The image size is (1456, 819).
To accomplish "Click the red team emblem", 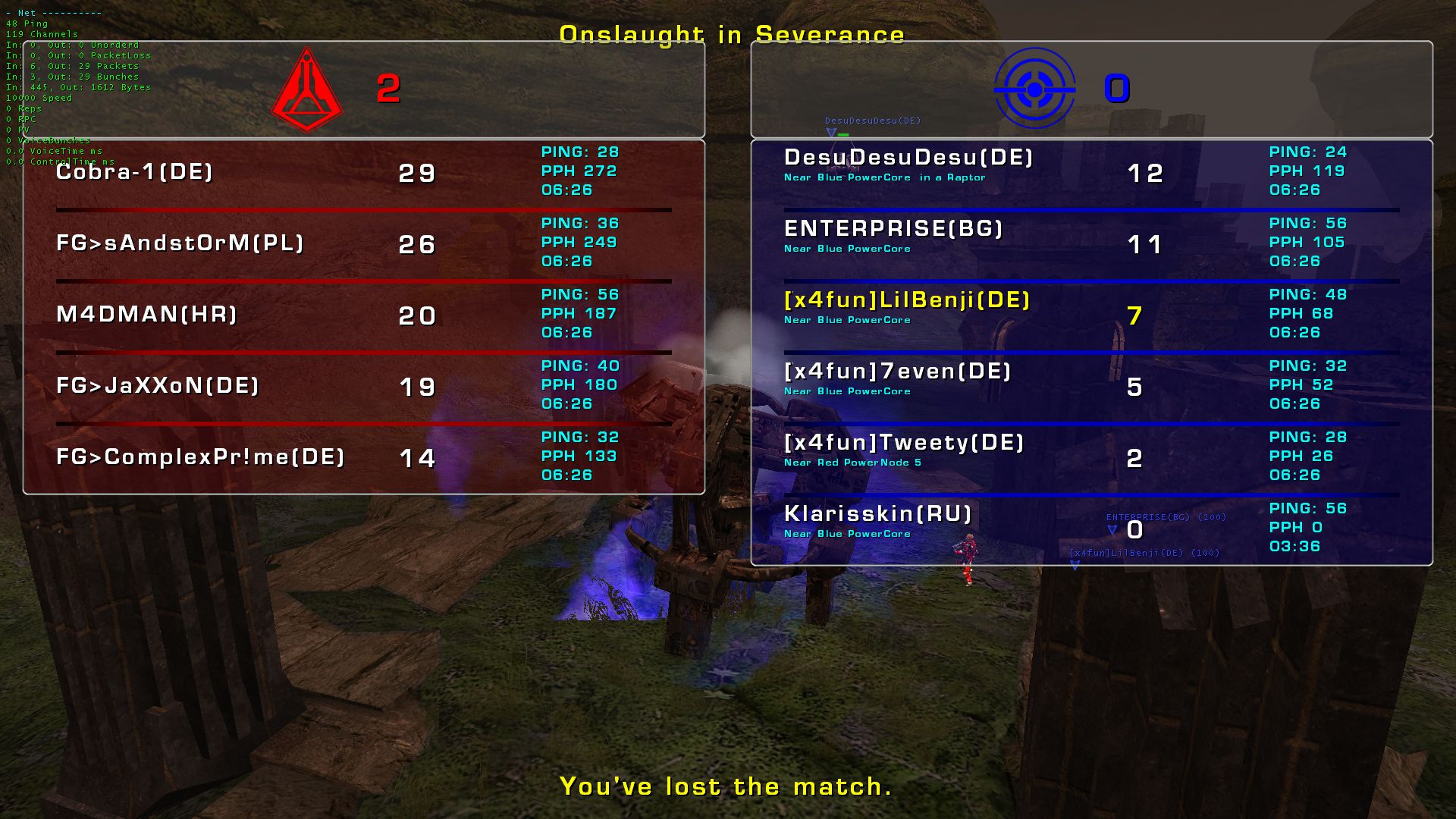I will tap(307, 90).
